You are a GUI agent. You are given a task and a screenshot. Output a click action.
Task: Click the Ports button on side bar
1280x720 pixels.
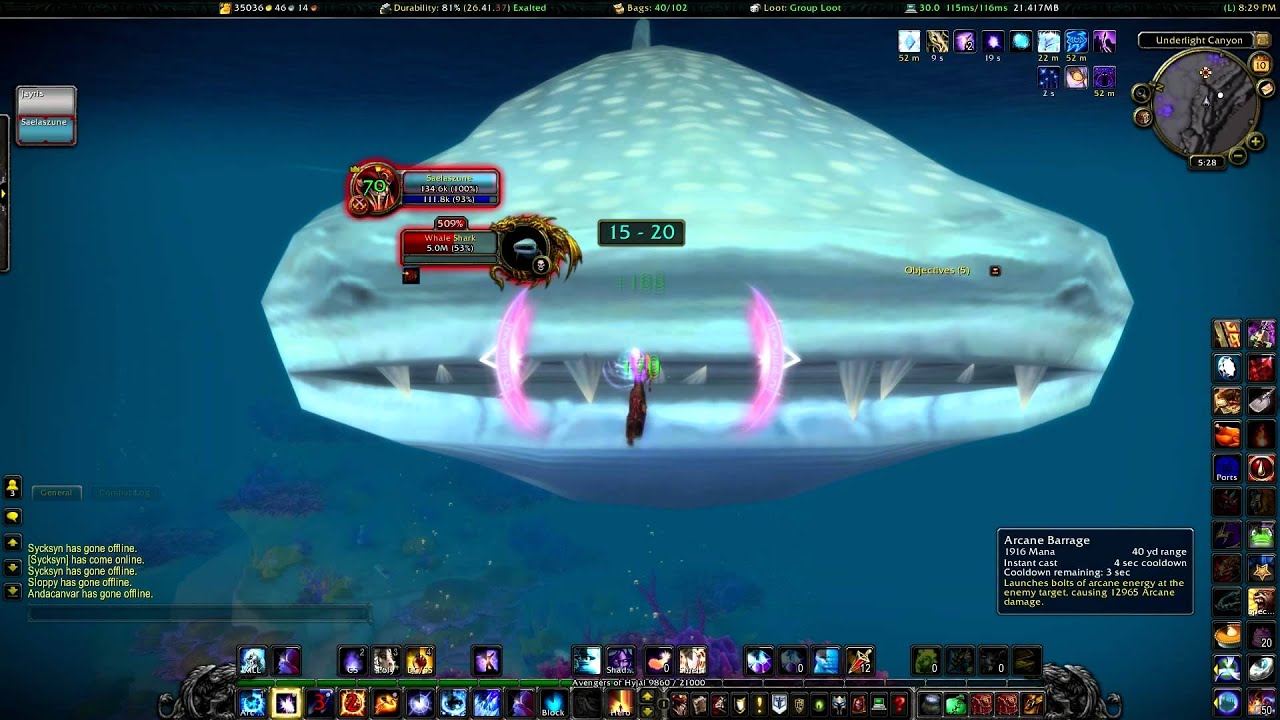(1227, 468)
